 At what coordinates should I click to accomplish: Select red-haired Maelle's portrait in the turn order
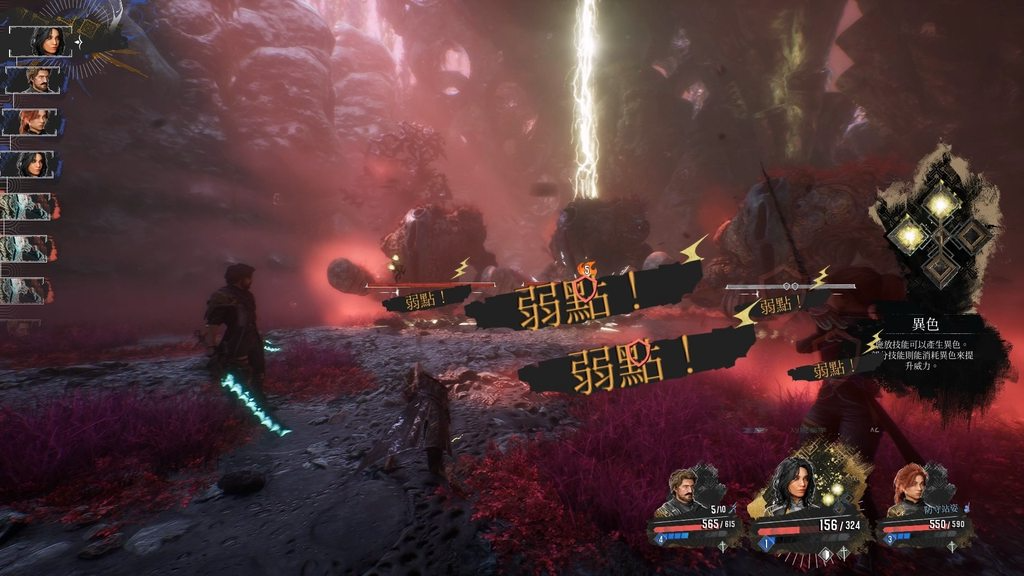pyautogui.click(x=38, y=122)
